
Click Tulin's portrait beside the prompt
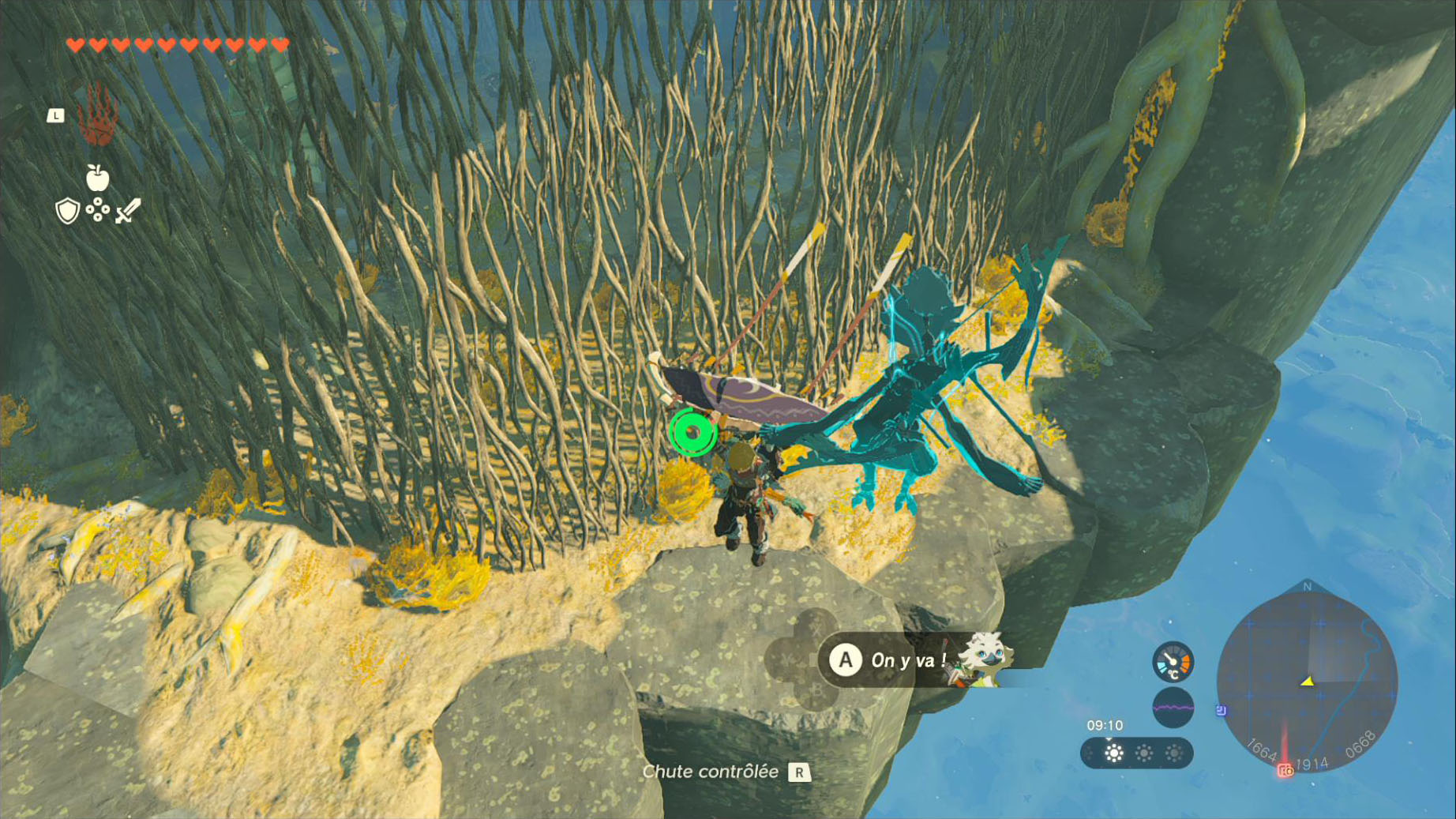982,657
